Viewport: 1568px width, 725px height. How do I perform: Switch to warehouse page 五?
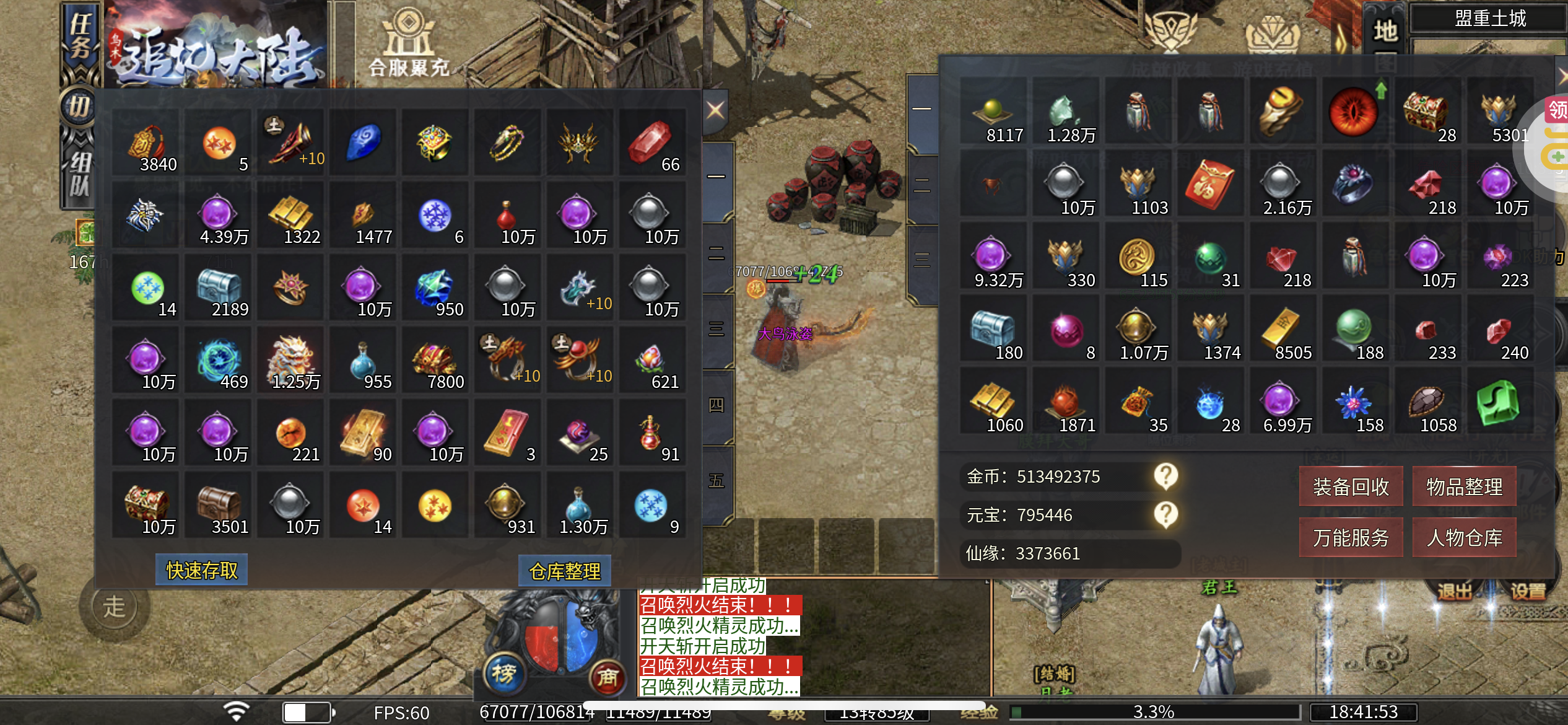(716, 481)
